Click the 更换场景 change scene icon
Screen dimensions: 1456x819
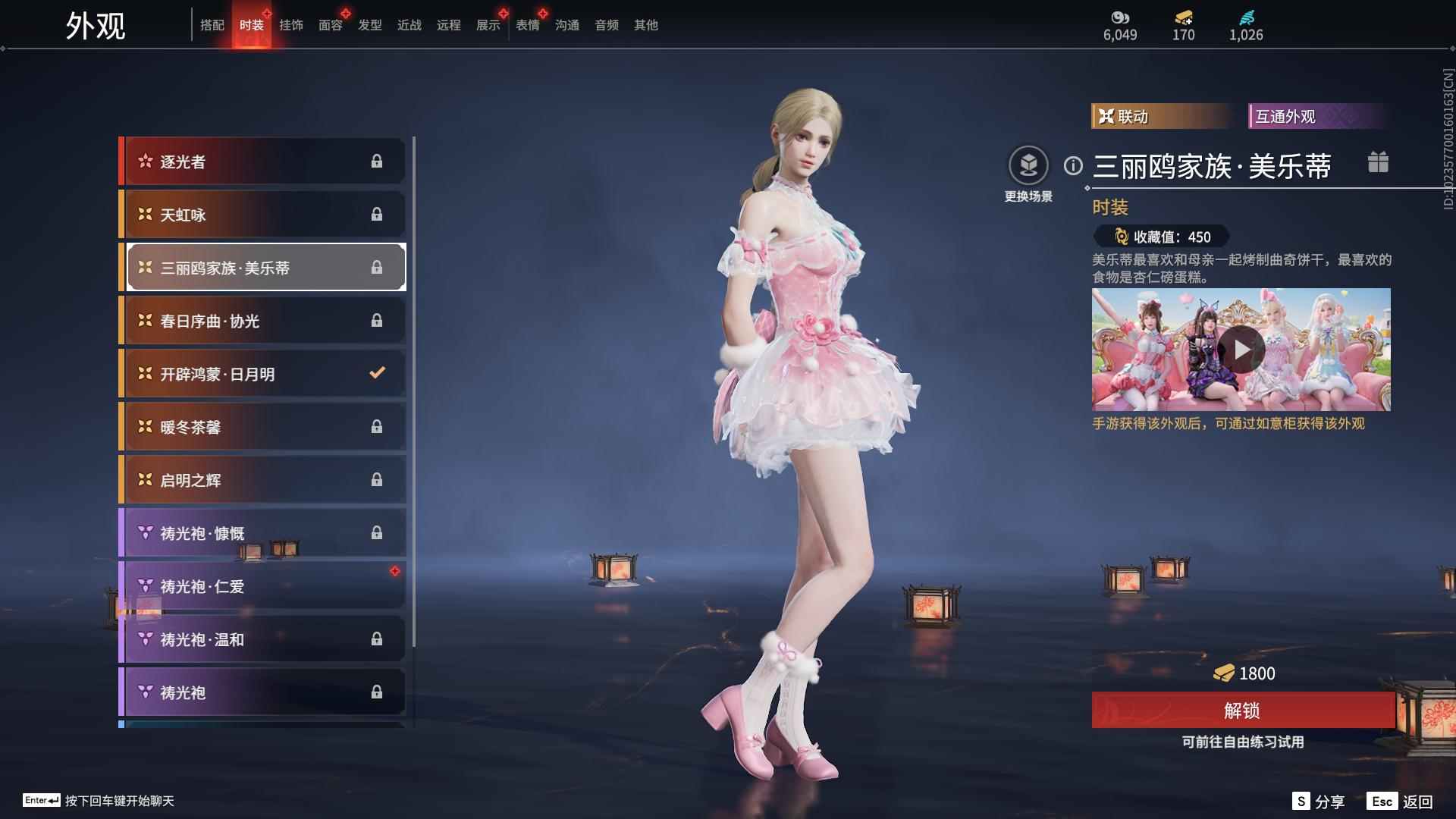(x=1028, y=166)
